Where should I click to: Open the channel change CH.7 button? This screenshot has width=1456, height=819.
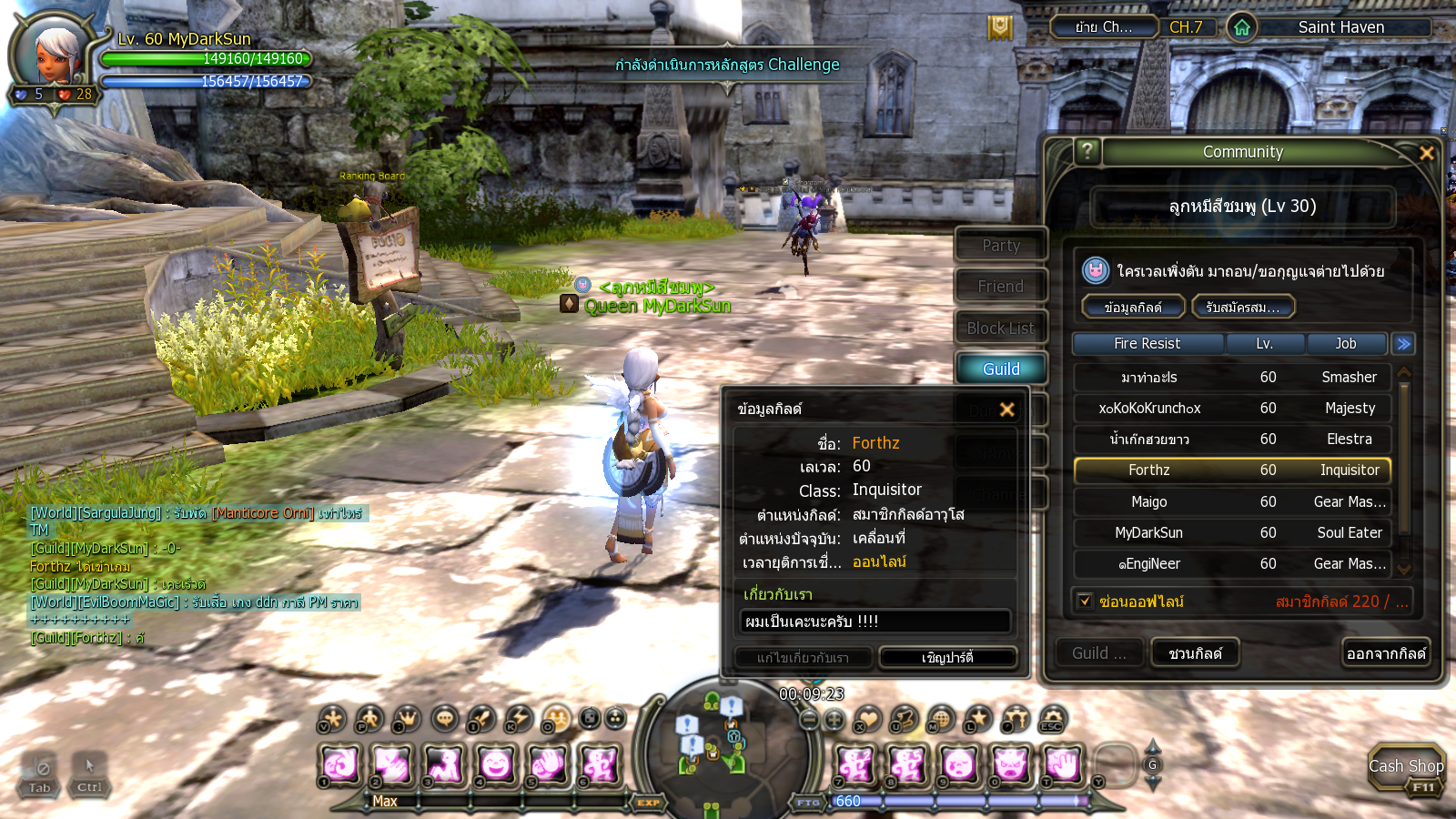pos(1186,27)
